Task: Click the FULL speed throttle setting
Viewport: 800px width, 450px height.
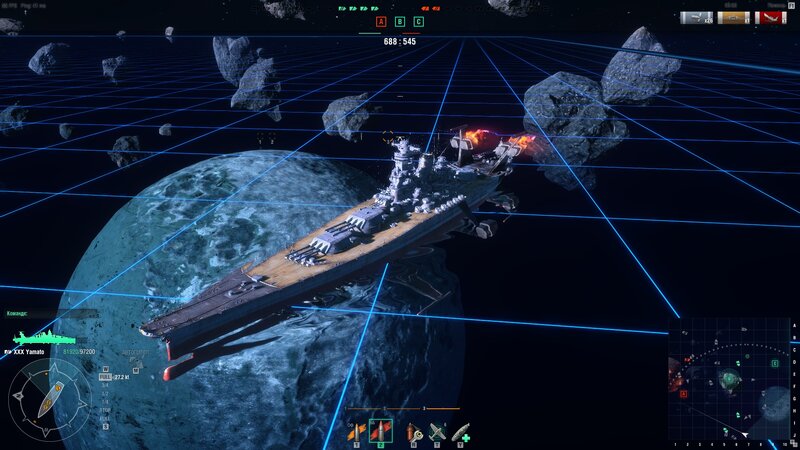Action: click(x=105, y=377)
